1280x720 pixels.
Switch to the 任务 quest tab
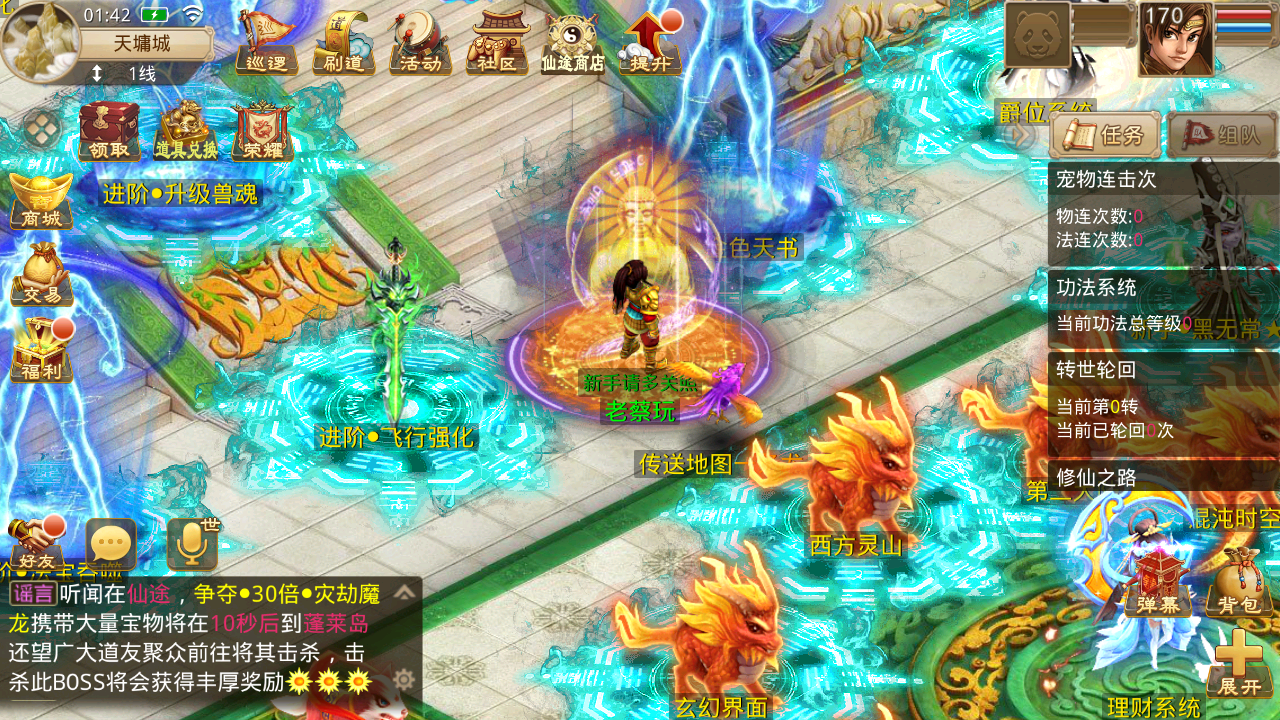(x=1105, y=135)
